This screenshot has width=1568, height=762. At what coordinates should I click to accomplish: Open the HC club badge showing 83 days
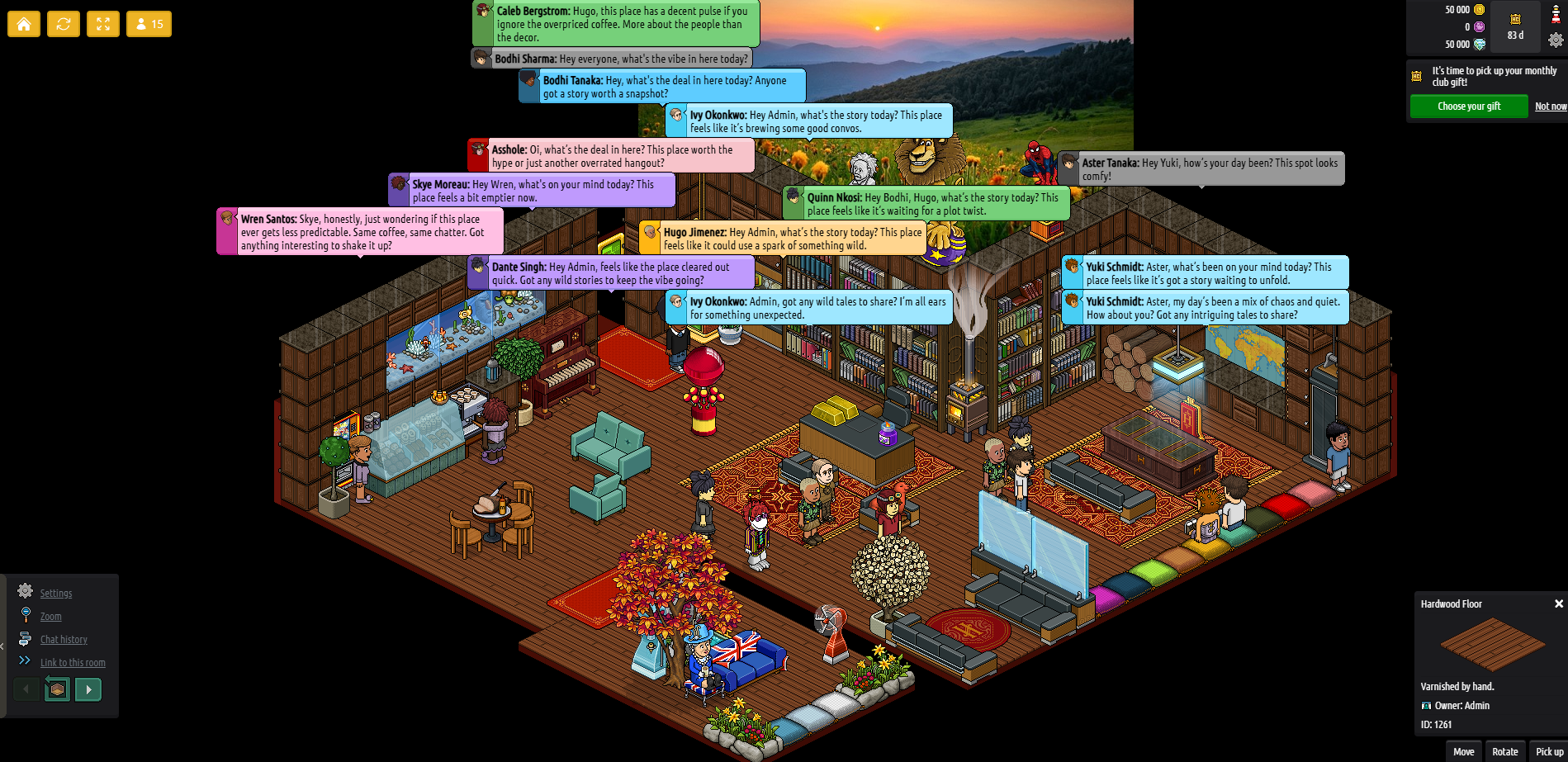(x=1515, y=26)
